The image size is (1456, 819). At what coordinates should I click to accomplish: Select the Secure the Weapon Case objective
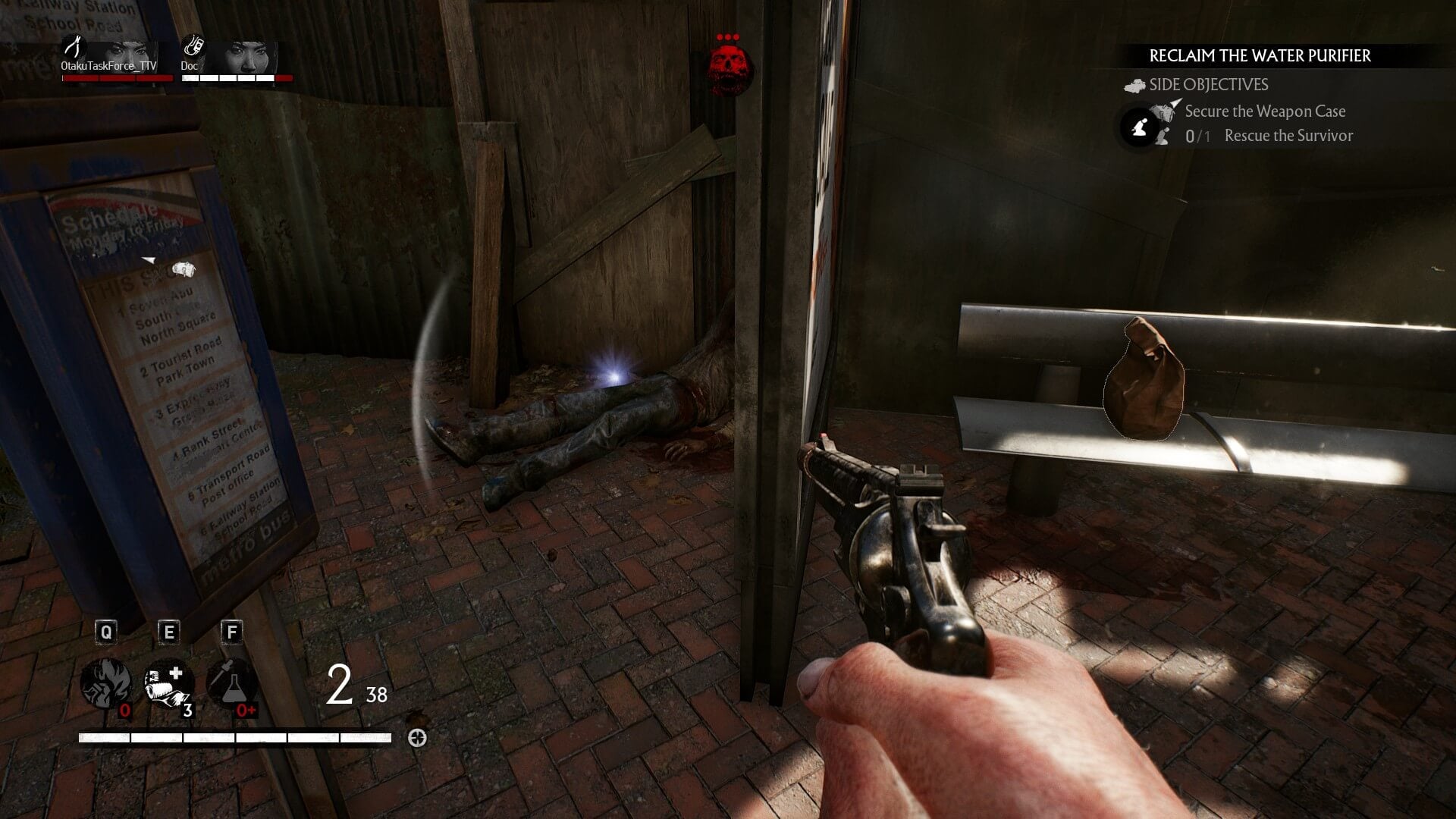pyautogui.click(x=1265, y=111)
